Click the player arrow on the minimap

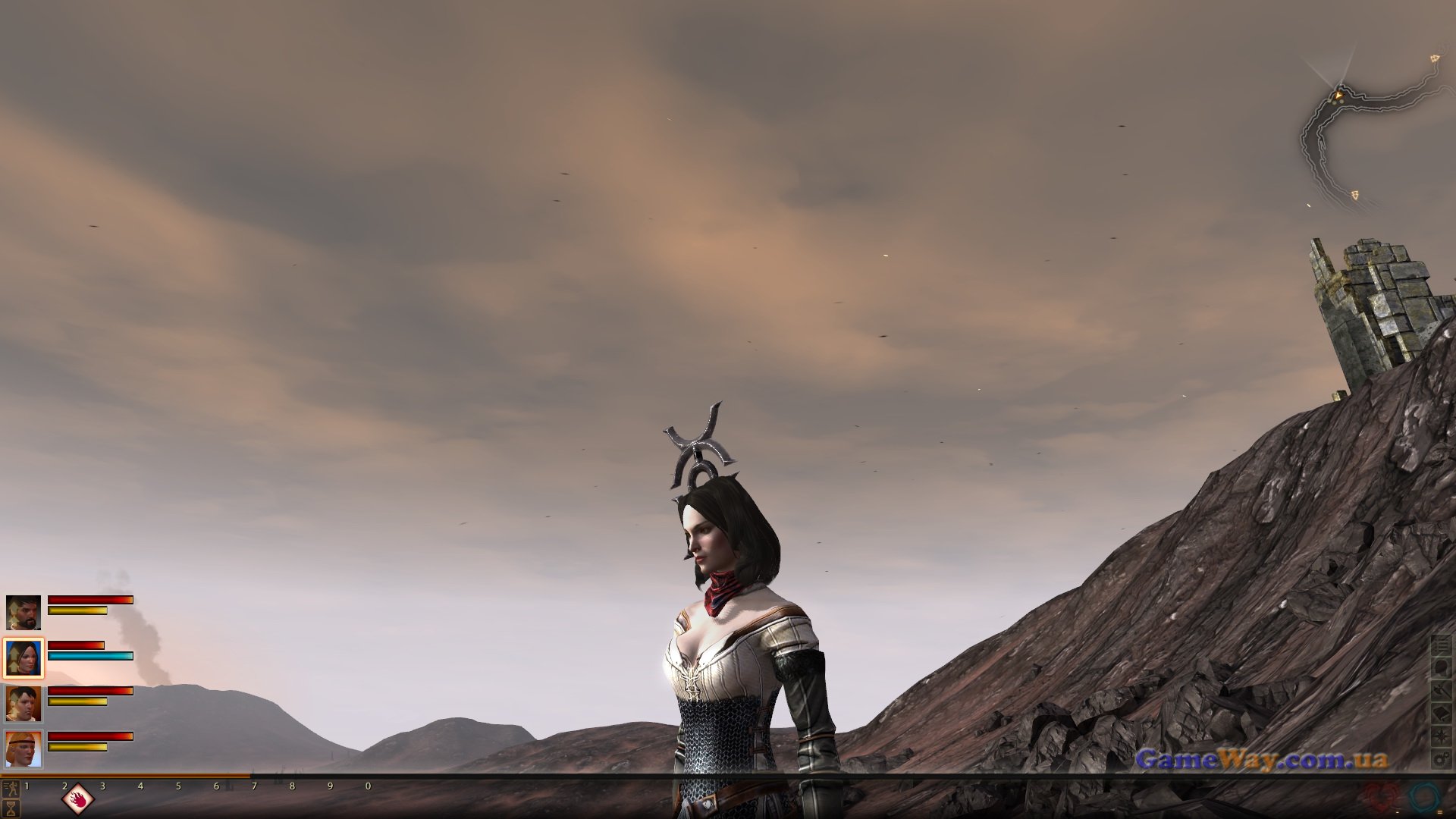(1339, 95)
